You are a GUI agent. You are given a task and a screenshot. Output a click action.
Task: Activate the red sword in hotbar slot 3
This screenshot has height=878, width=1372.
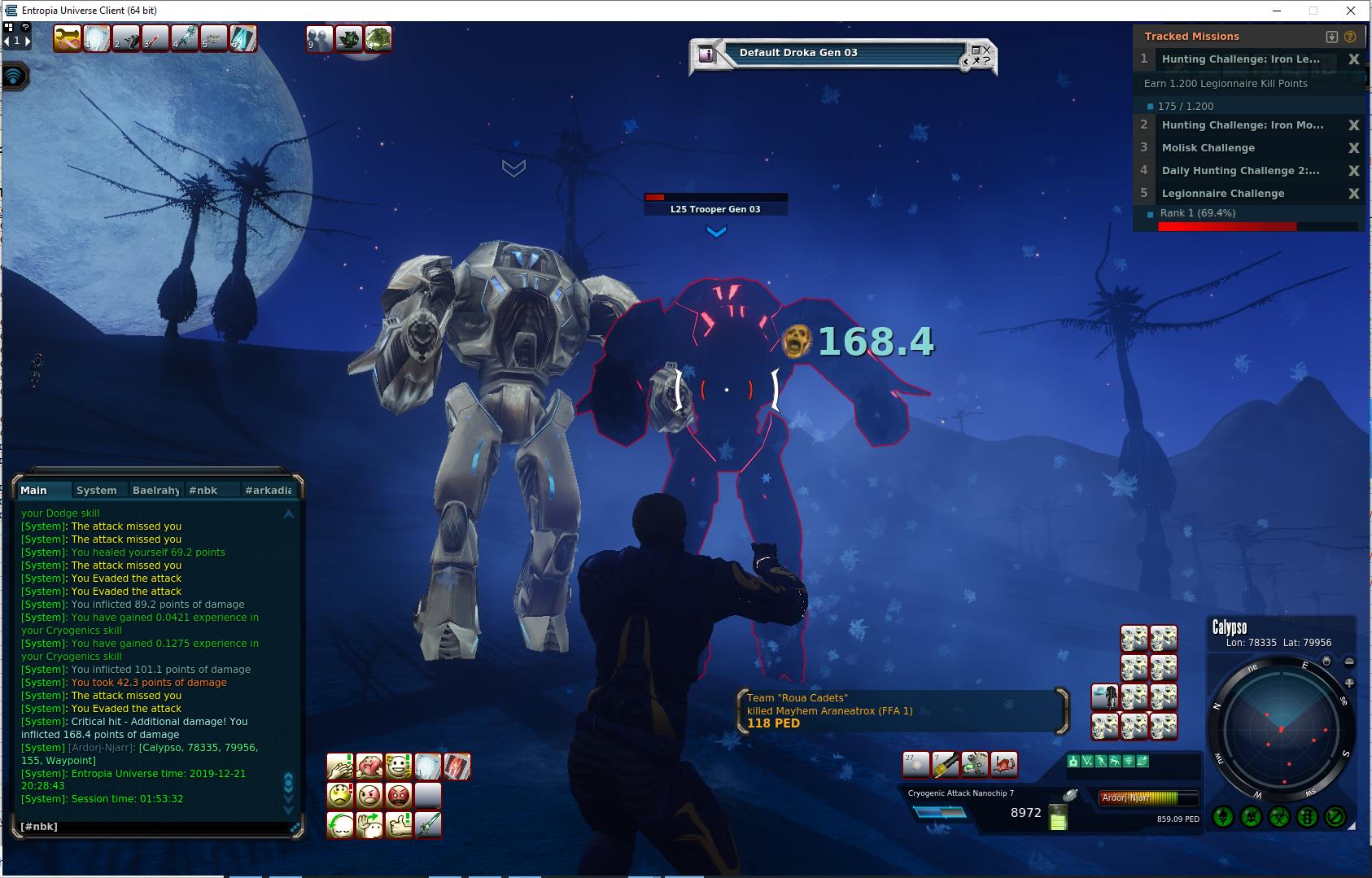pyautogui.click(x=155, y=38)
